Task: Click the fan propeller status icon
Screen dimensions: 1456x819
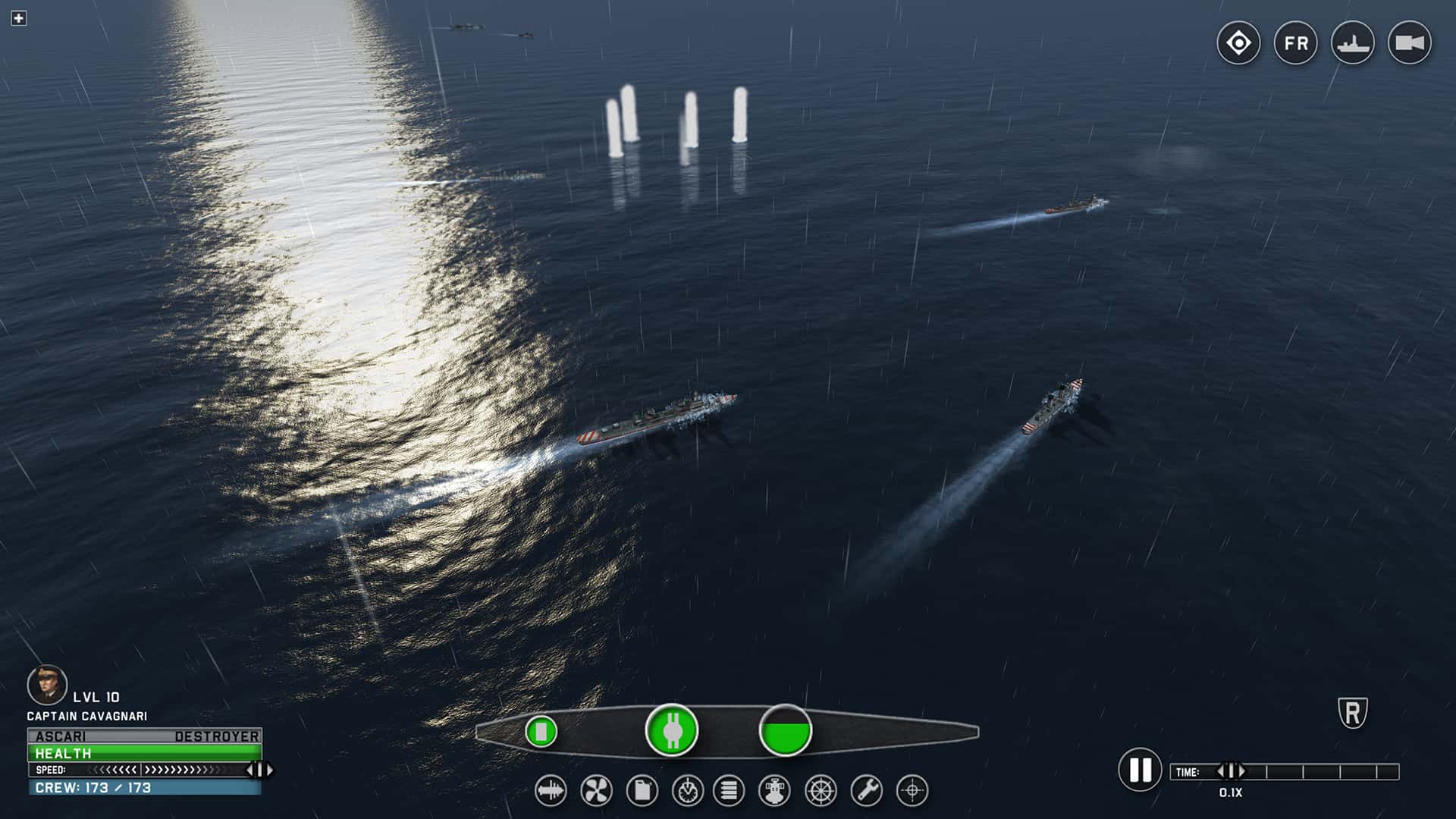Action: click(598, 791)
